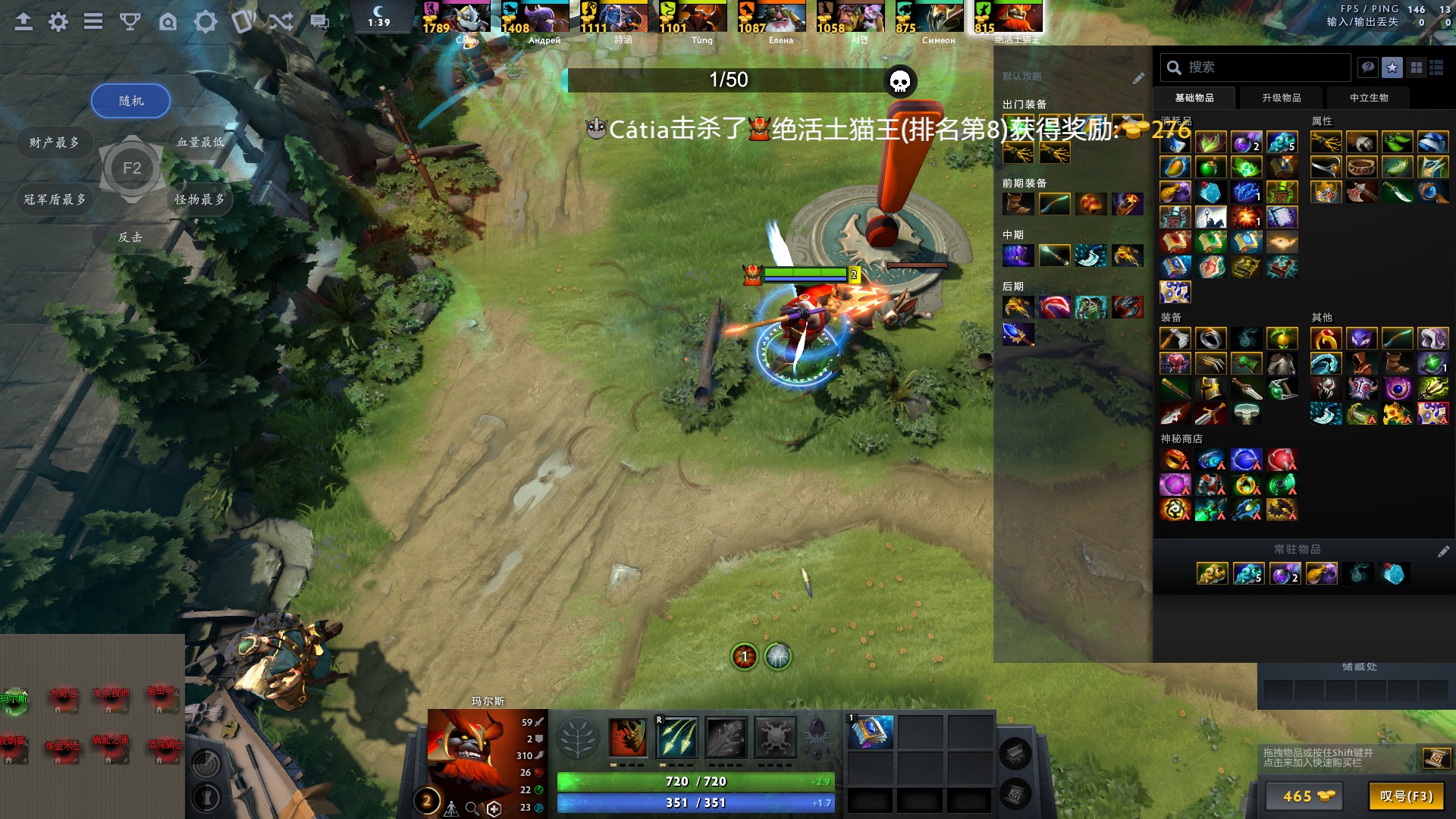Viewport: 1456px width, 819px height.
Task: Click the pencil icon to edit 默认攻略 guide
Action: tap(1138, 77)
